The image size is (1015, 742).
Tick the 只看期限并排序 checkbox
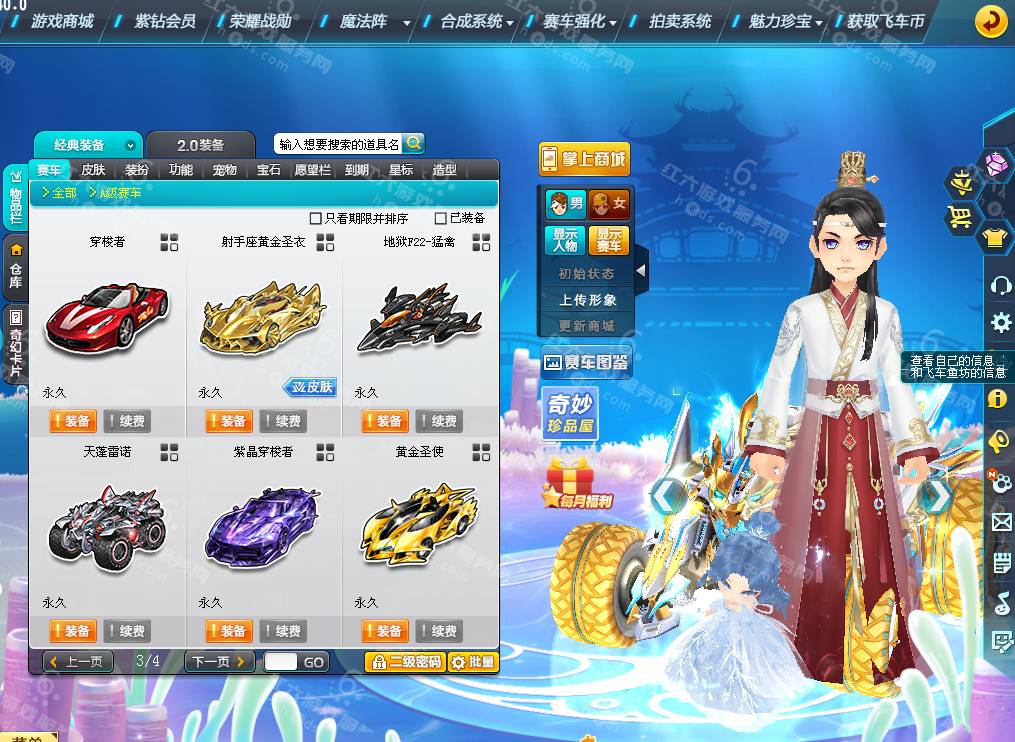click(316, 218)
